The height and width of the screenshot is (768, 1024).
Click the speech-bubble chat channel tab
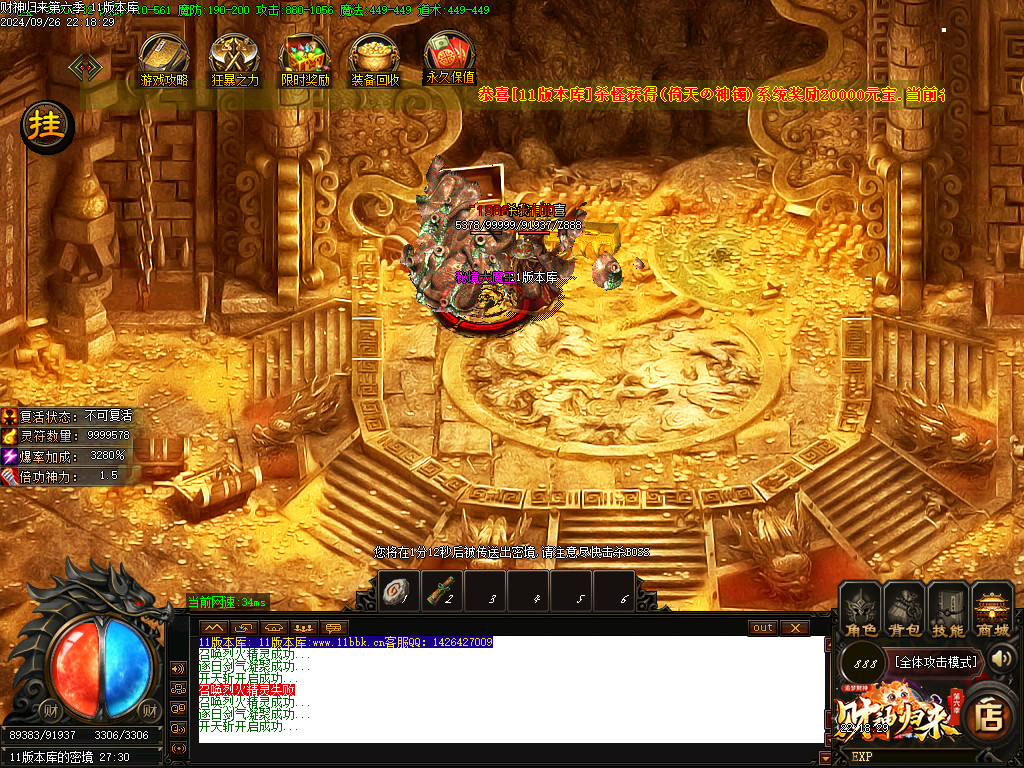(x=335, y=628)
